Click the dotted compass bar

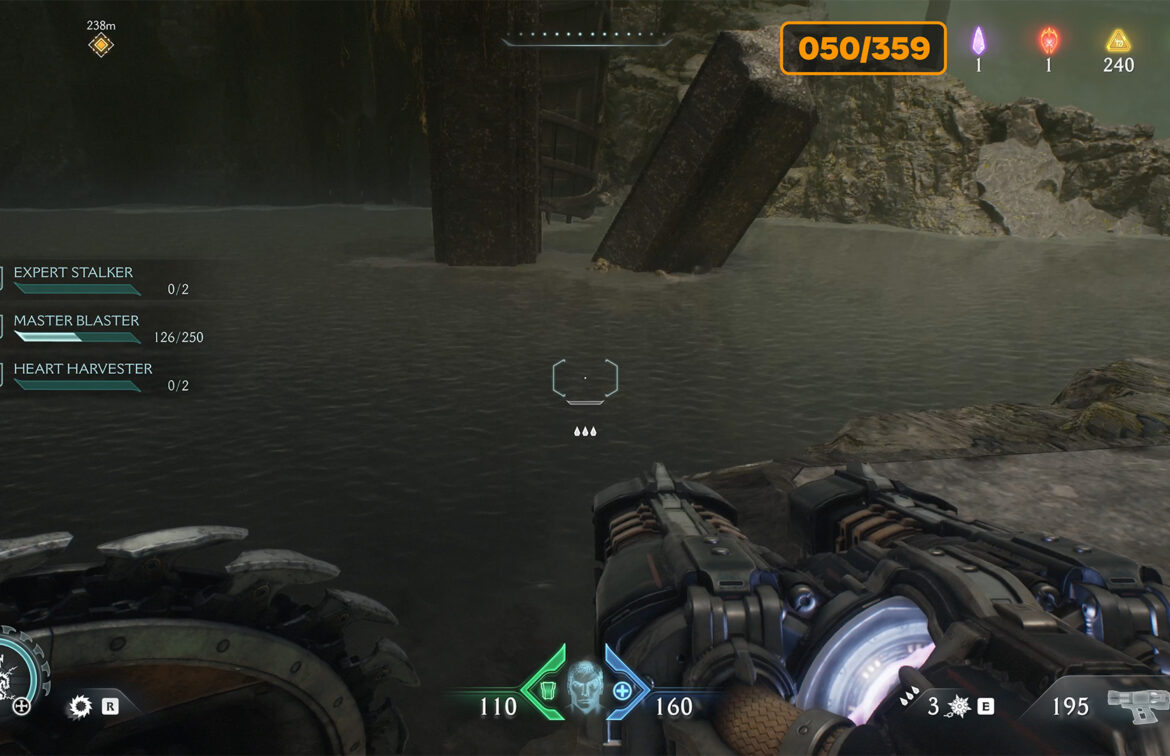coord(587,42)
